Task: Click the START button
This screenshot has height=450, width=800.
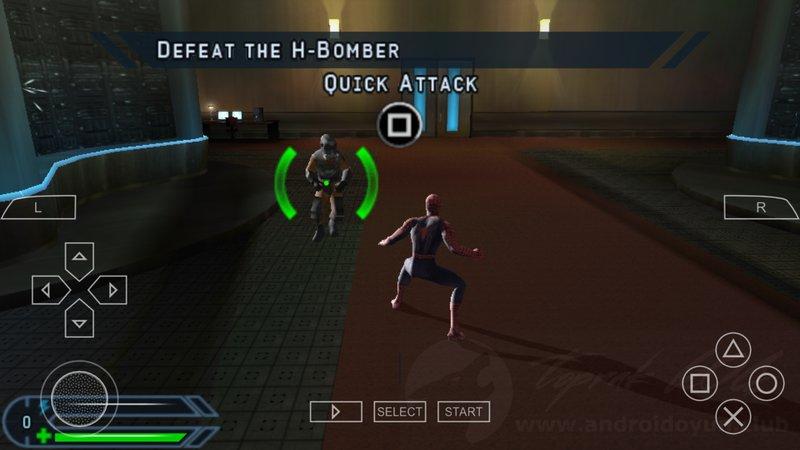Action: tap(464, 411)
